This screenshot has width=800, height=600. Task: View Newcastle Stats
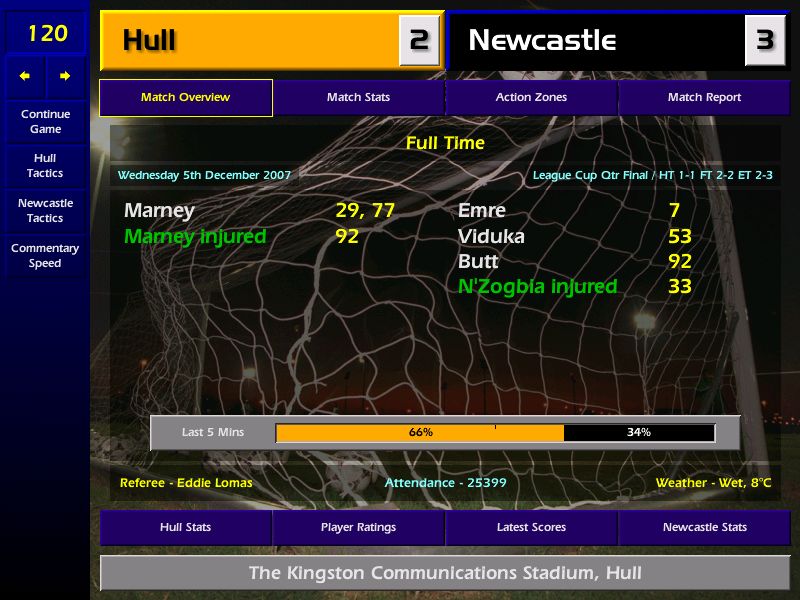tap(704, 527)
